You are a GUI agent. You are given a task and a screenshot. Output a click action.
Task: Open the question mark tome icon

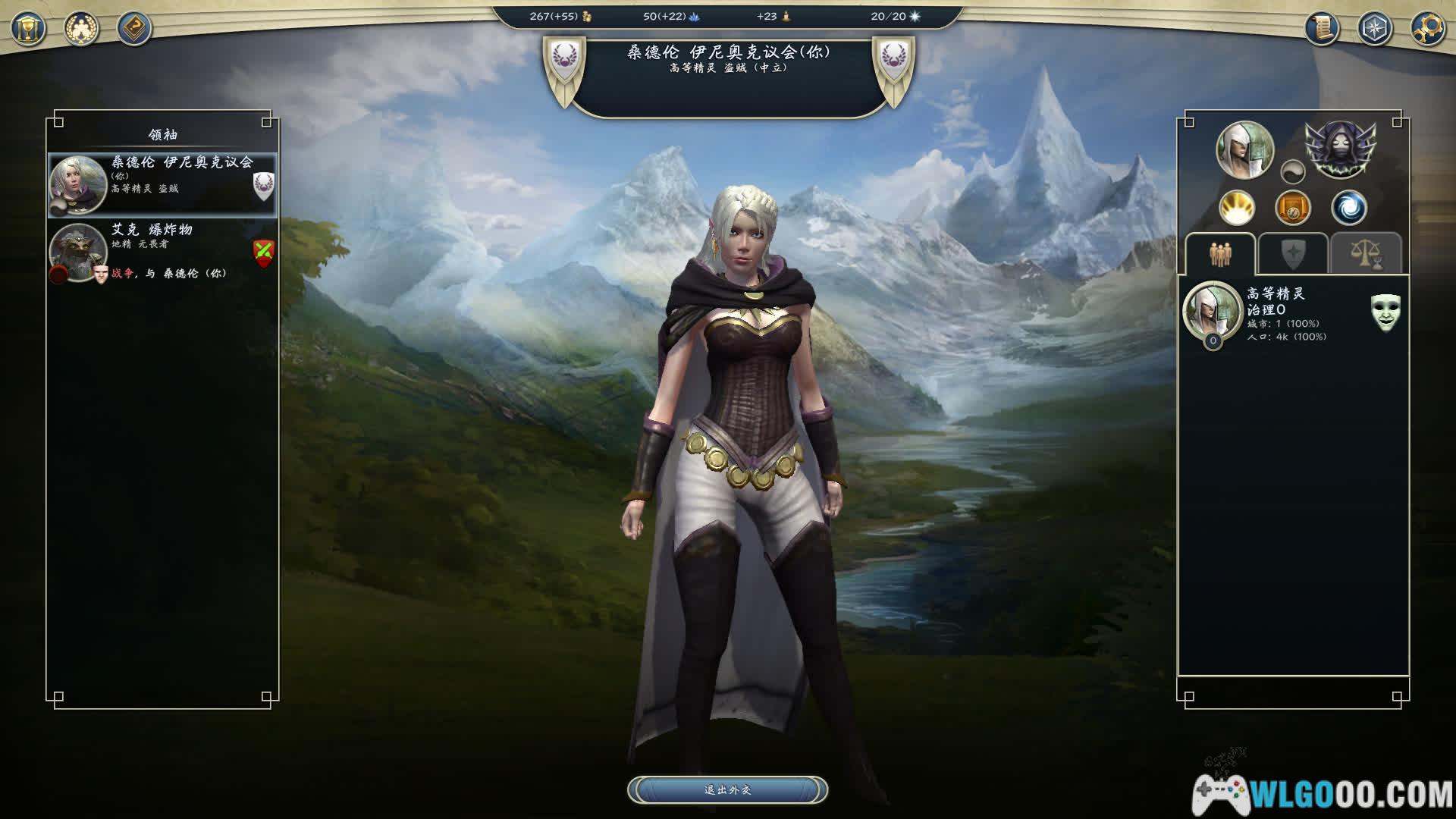tap(134, 30)
